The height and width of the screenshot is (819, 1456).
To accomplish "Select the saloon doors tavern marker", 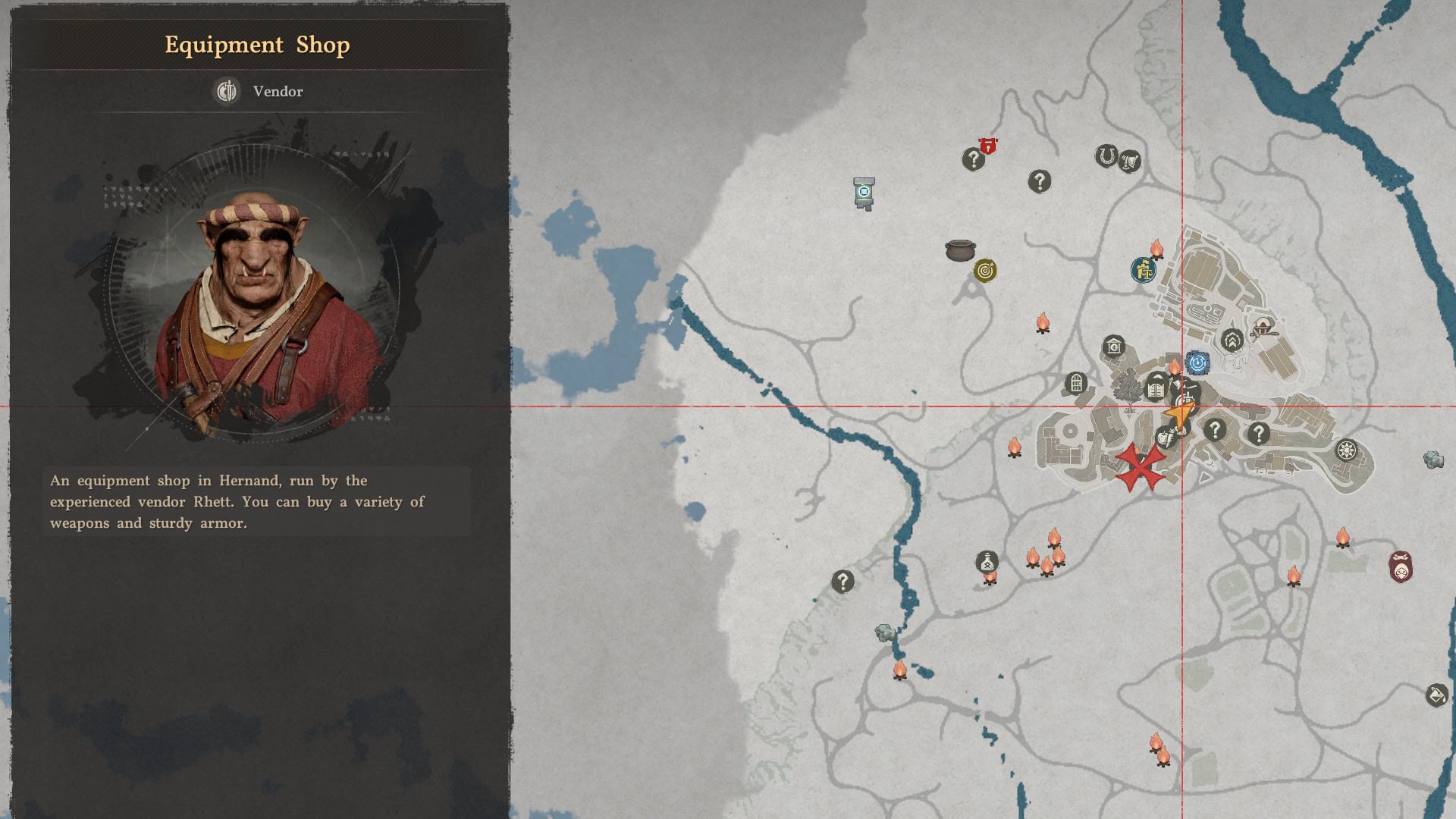I will click(1156, 389).
